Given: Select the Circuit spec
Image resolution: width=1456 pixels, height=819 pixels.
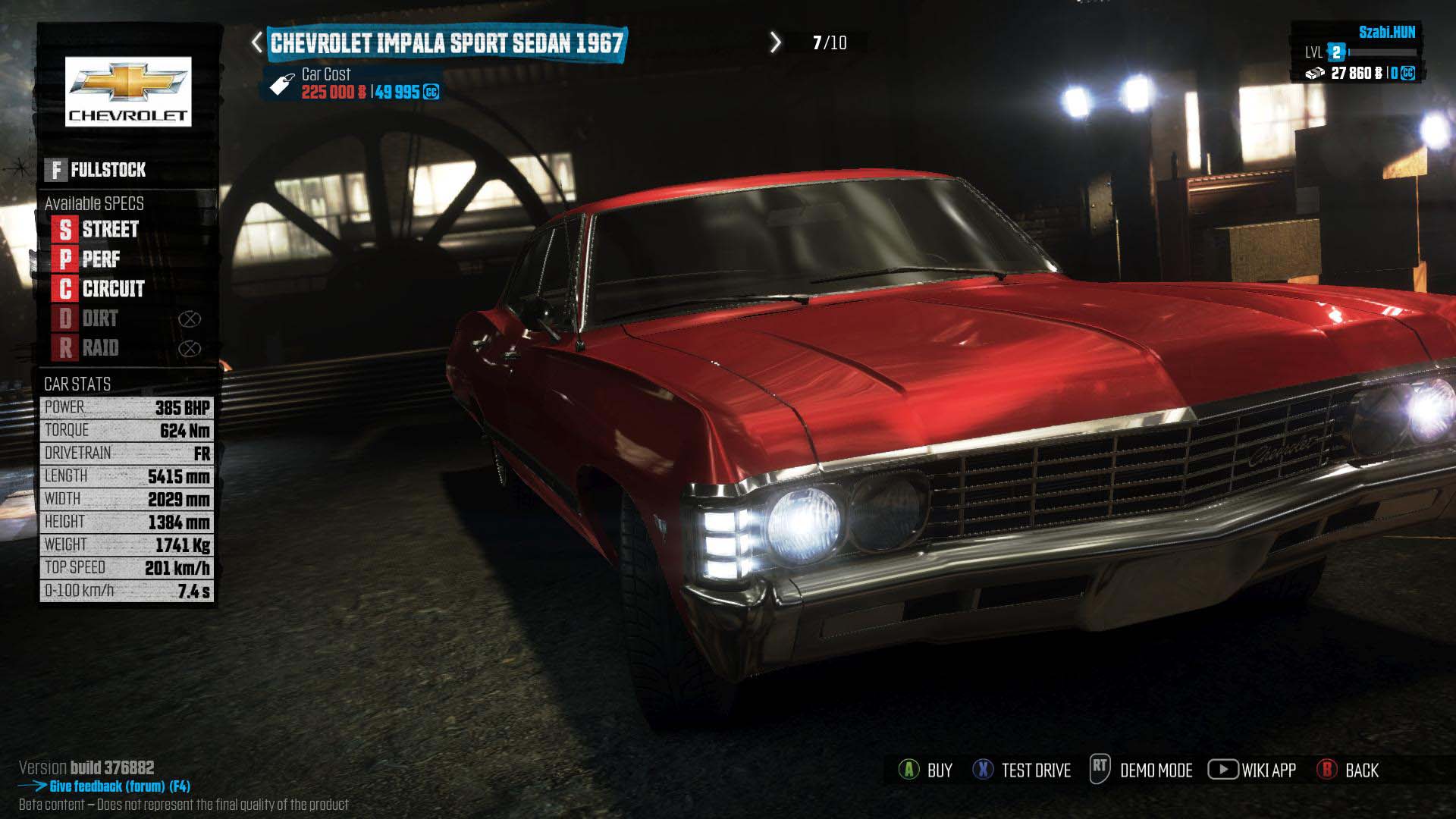Looking at the screenshot, I should click(100, 289).
